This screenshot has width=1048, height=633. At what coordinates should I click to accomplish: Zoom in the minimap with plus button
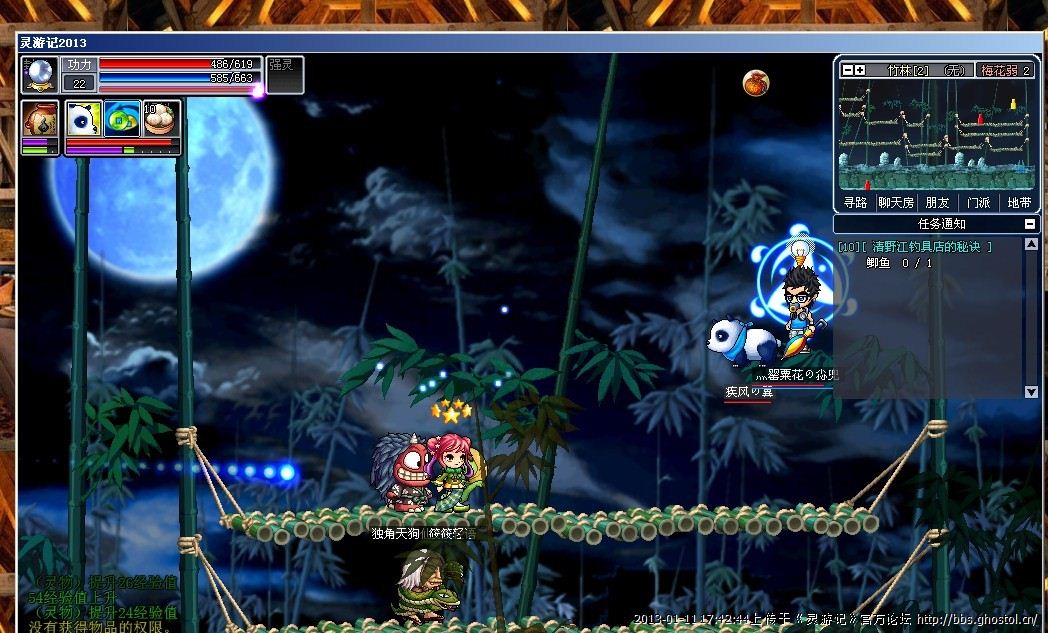point(859,70)
